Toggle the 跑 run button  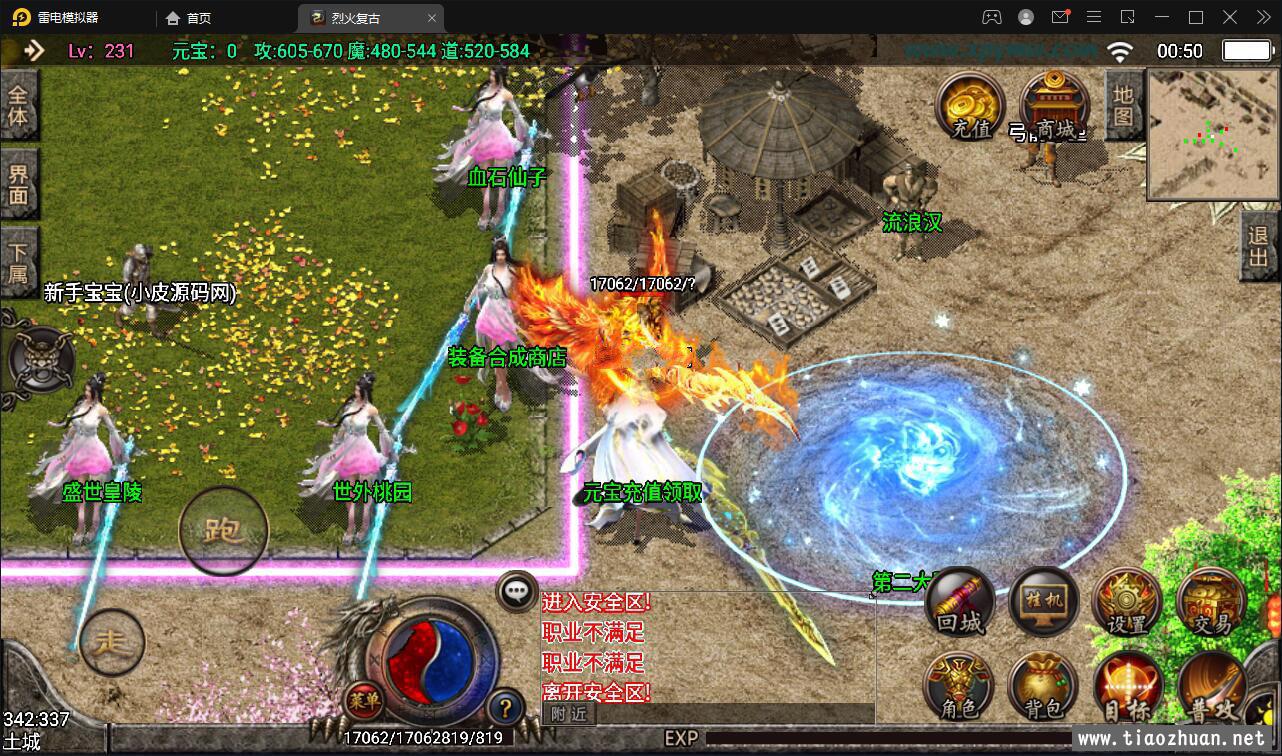[223, 531]
